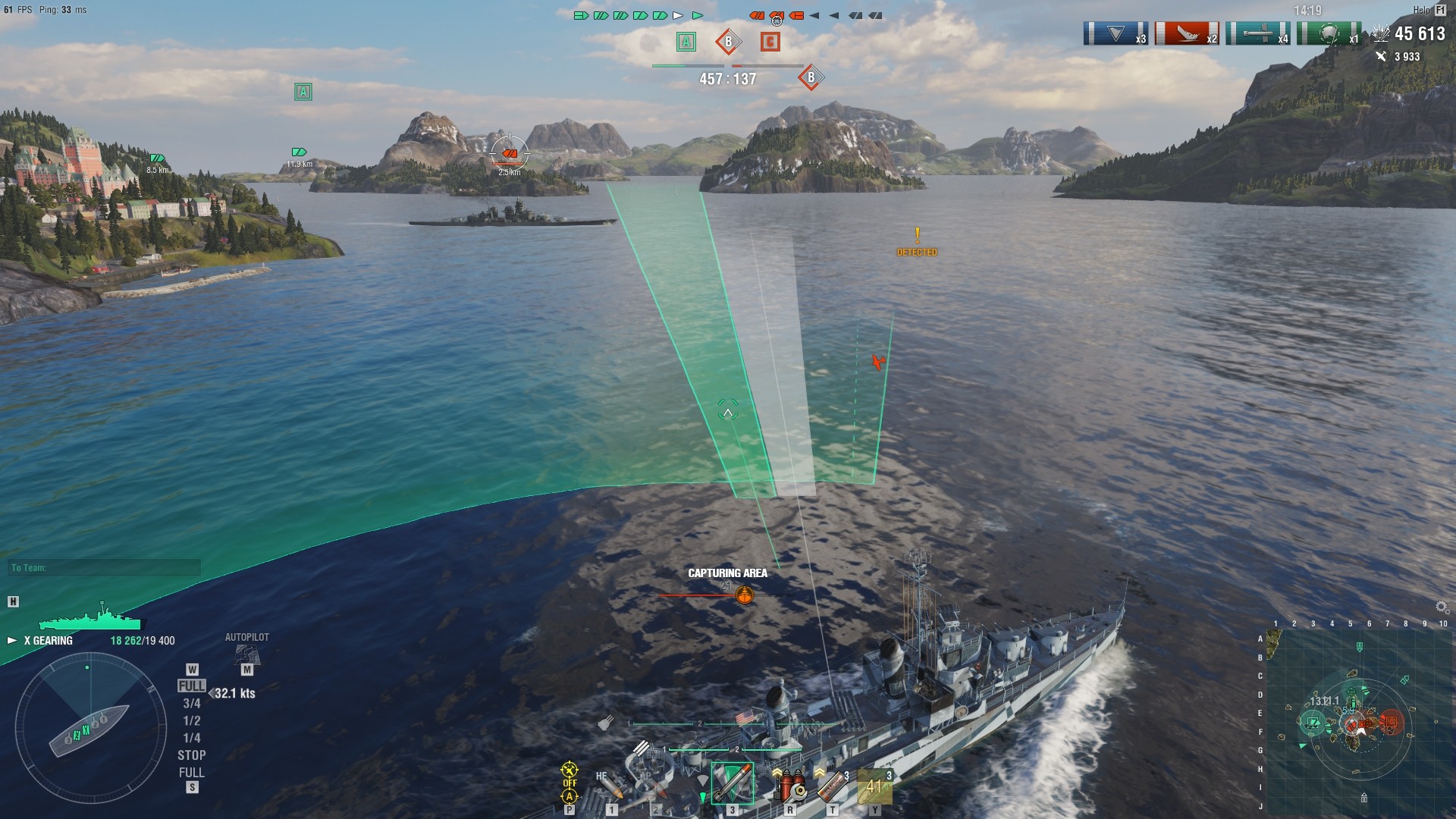The width and height of the screenshot is (1456, 819).
Task: Set the engine throttle to STOP
Action: pos(192,755)
